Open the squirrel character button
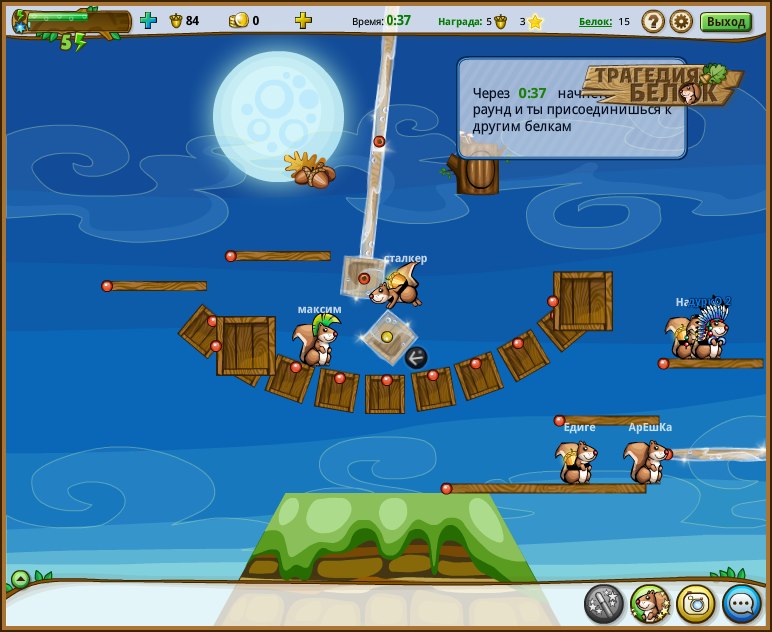The height and width of the screenshot is (632, 772). tap(650, 603)
